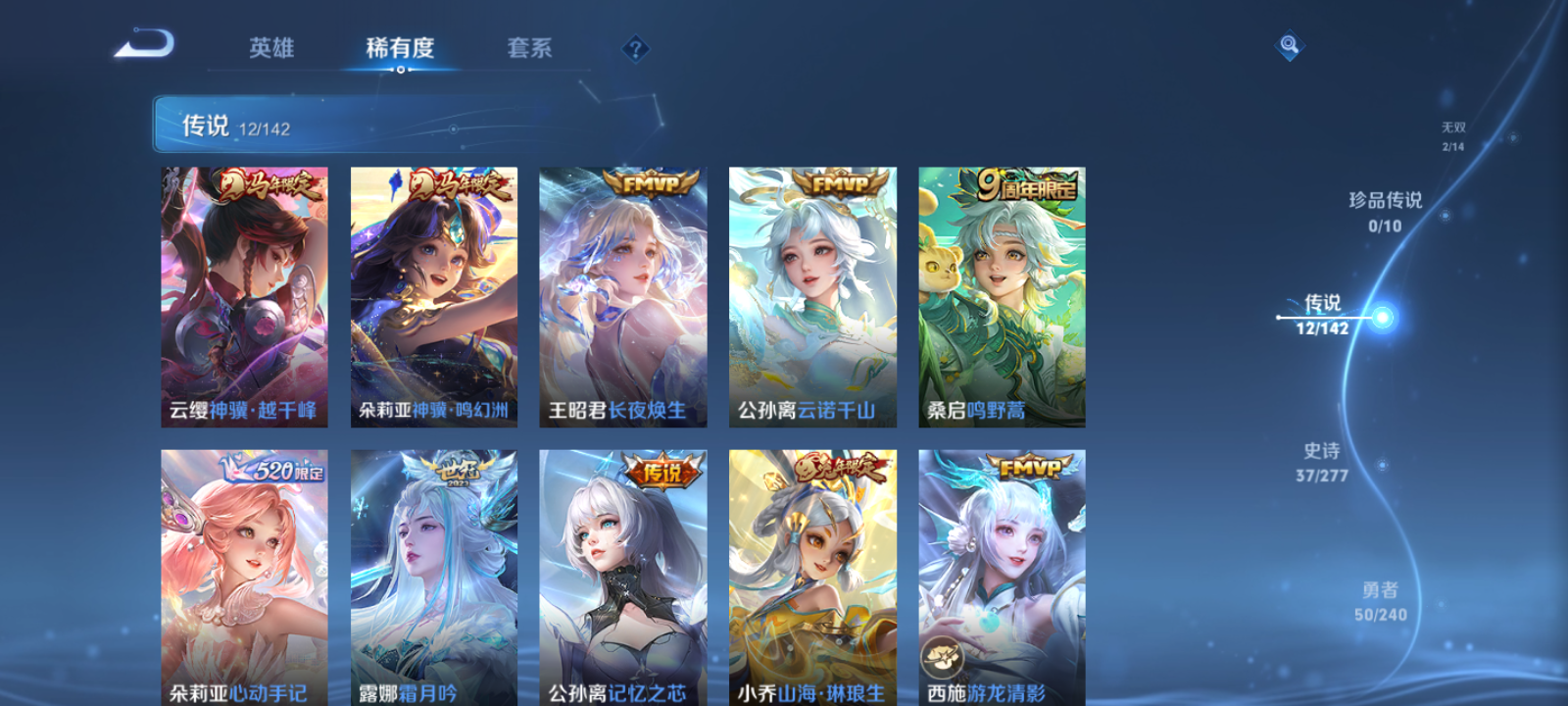Jump to 史诗 section on right sidebar
Viewport: 1568px width, 706px height.
click(x=1322, y=461)
